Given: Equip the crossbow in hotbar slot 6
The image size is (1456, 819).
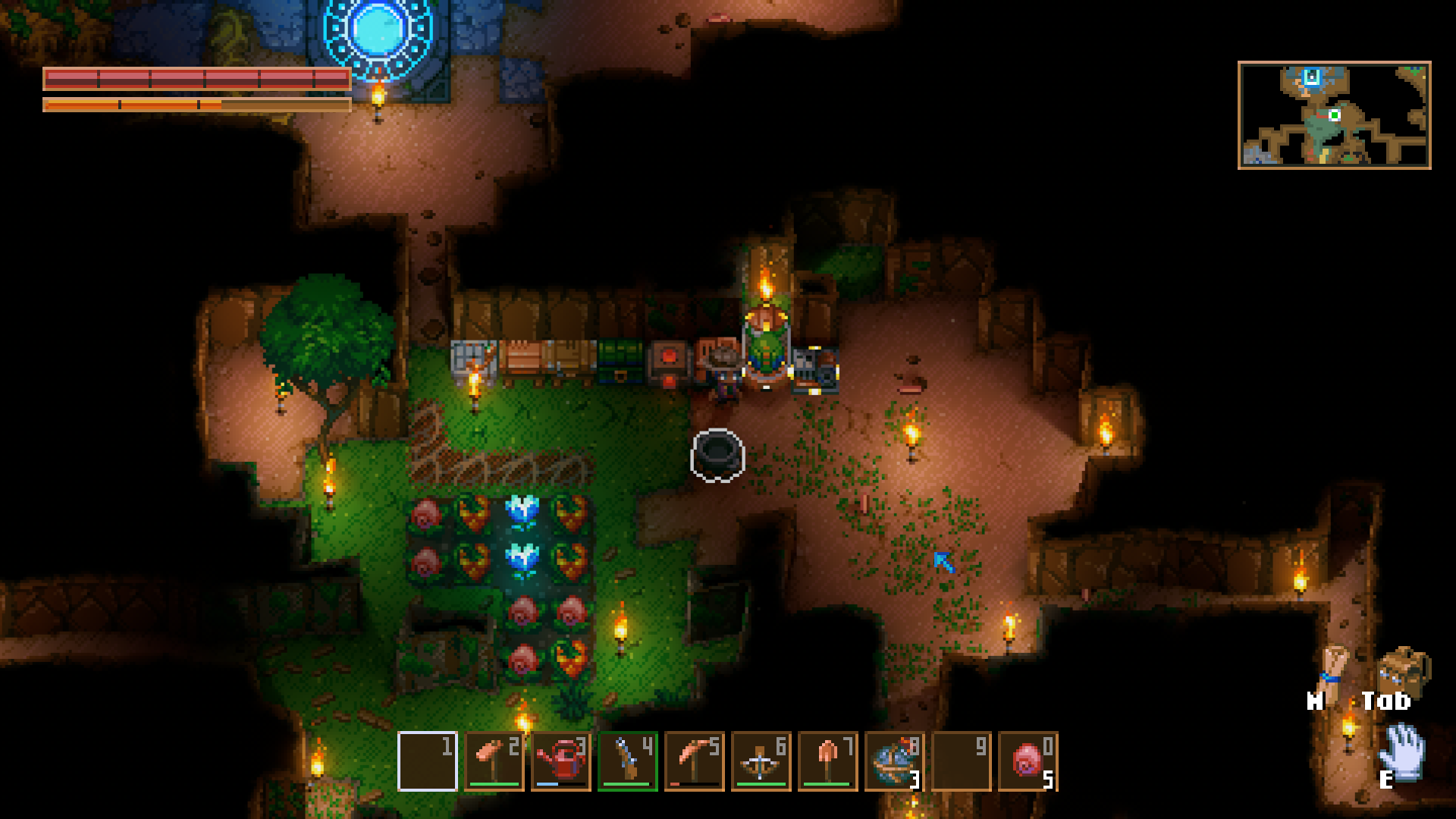Looking at the screenshot, I should coord(761,762).
